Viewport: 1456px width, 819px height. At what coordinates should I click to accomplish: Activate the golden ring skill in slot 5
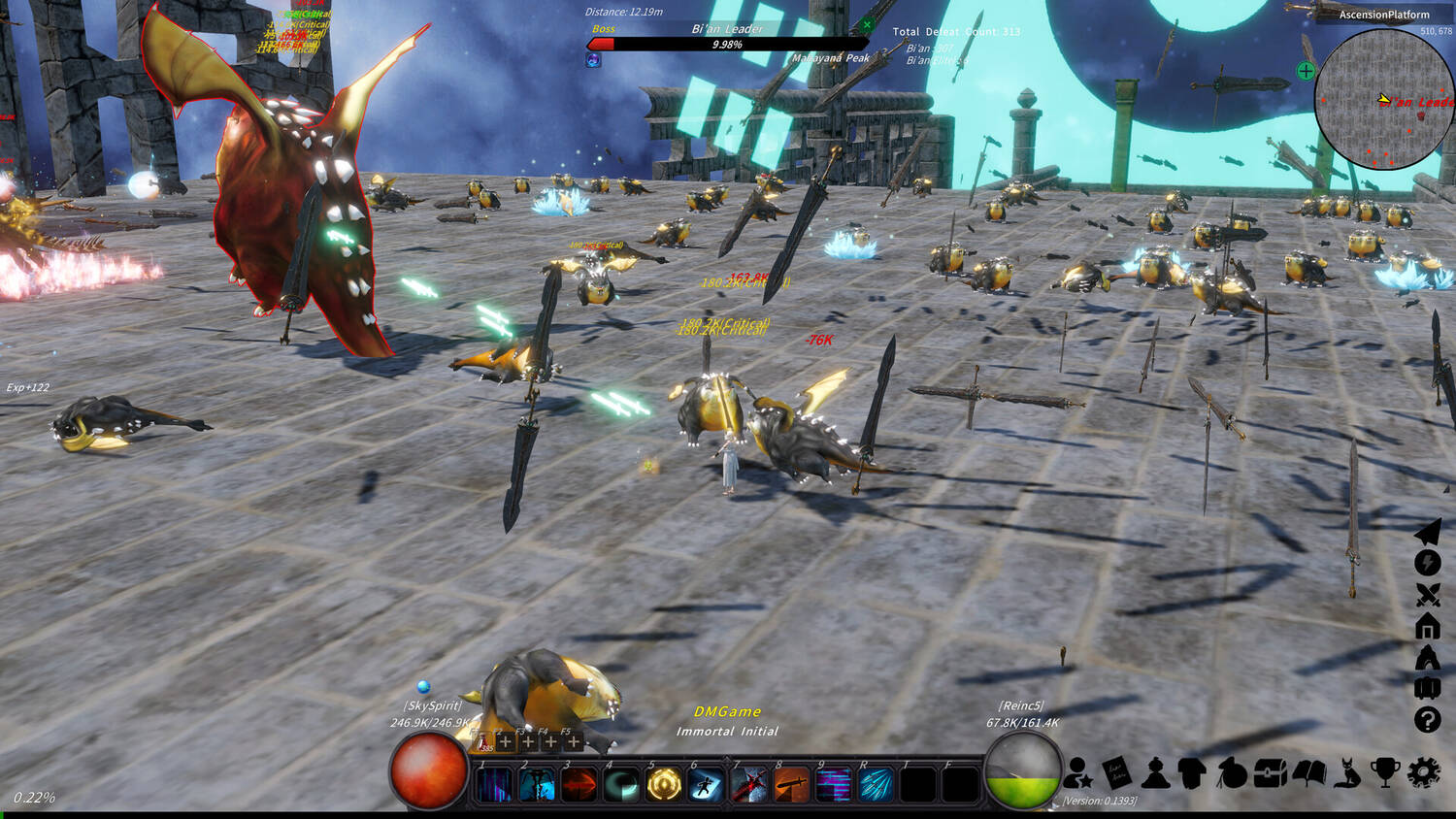coord(664,784)
